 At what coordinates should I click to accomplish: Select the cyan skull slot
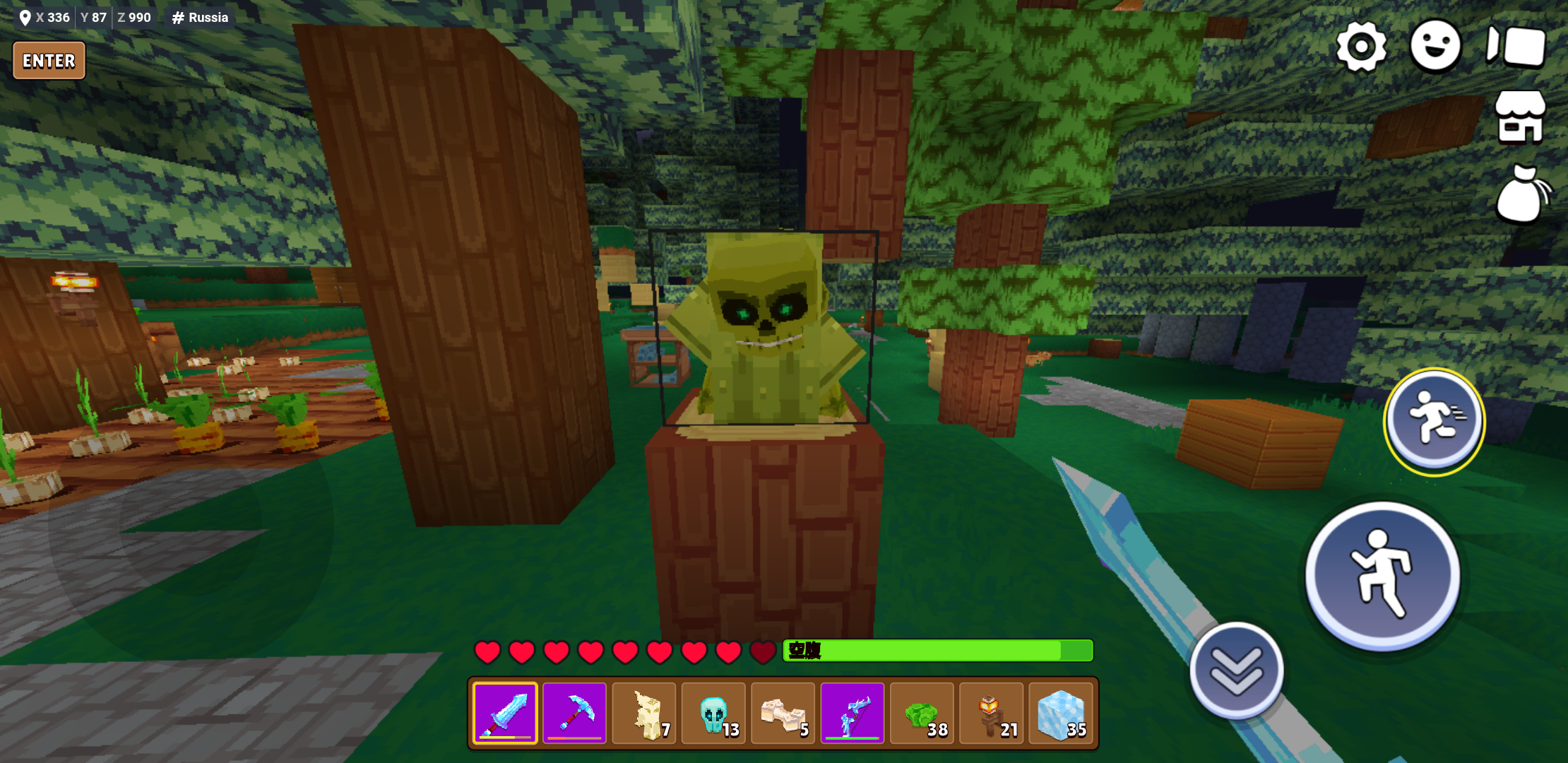click(713, 713)
